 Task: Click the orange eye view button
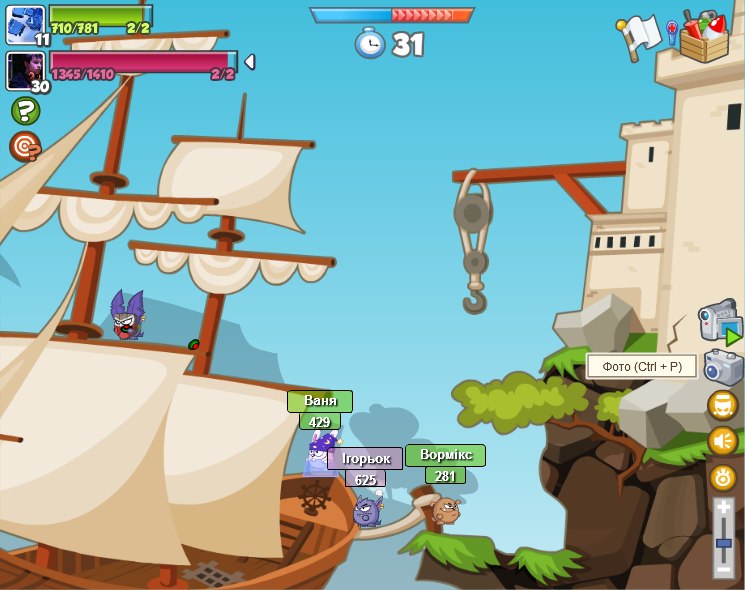723,477
